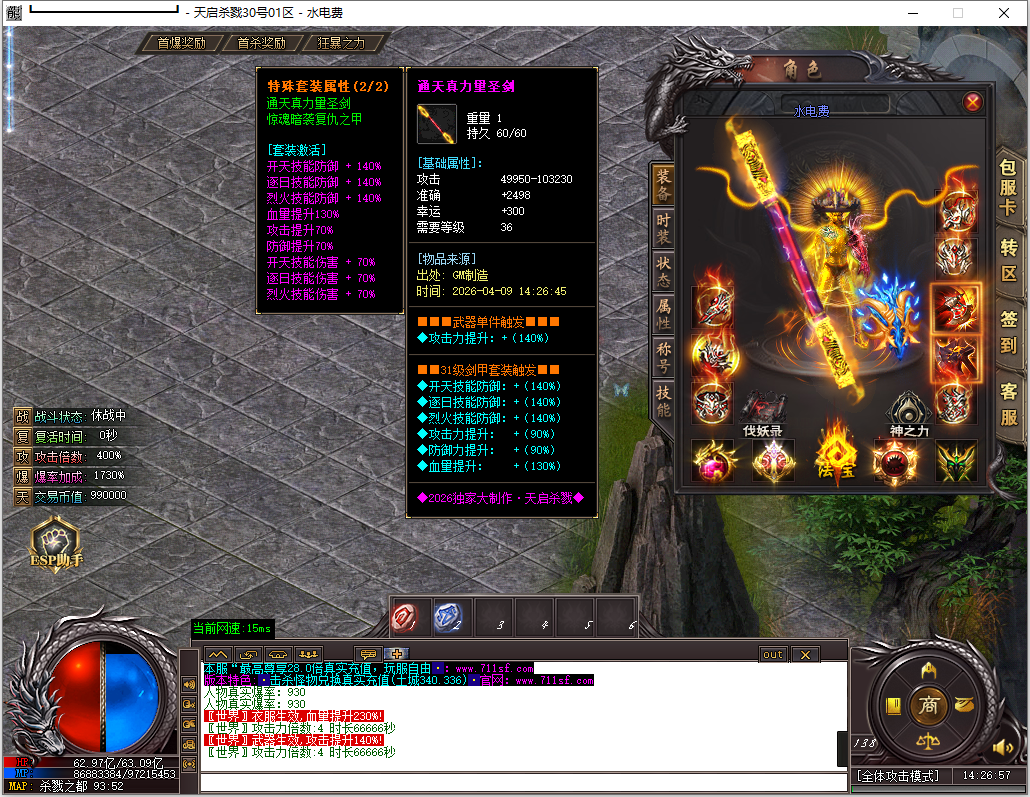
Task: Use the red potion hotbar slot
Action: [411, 618]
